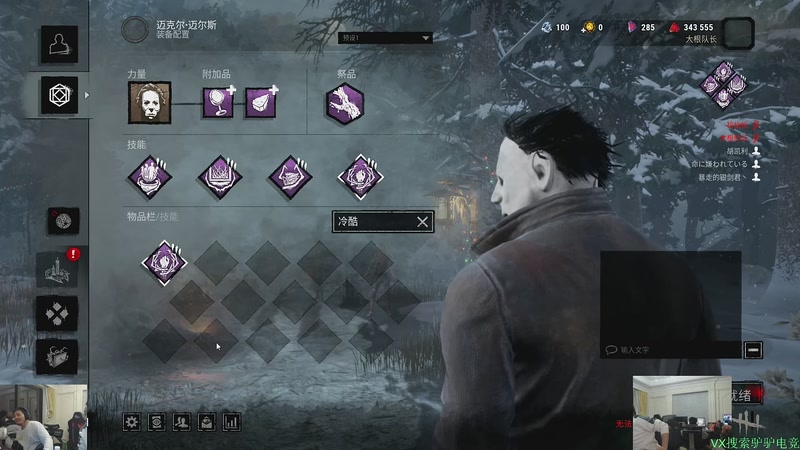Open the shrine tab with red alert
800x450 pixels.
click(56, 269)
